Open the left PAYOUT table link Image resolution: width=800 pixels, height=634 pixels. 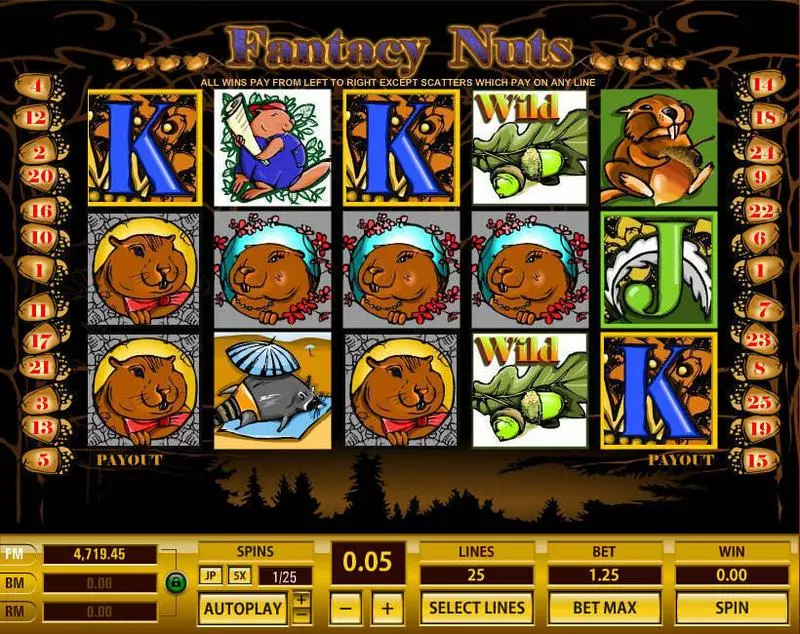129,460
